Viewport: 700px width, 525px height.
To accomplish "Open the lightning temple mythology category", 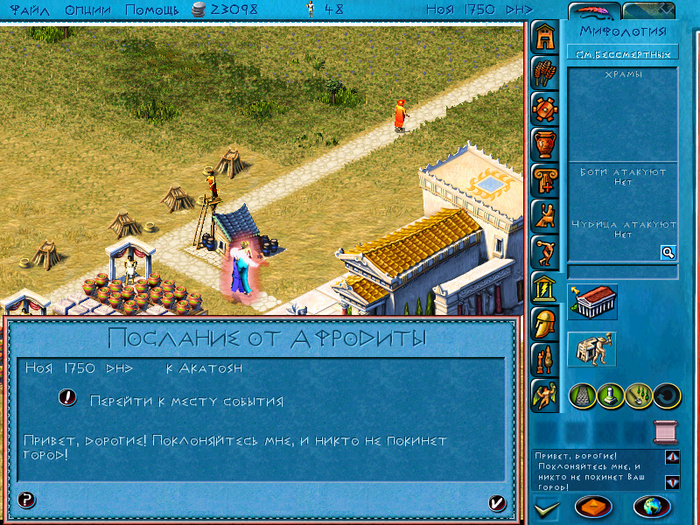I will (x=544, y=290).
